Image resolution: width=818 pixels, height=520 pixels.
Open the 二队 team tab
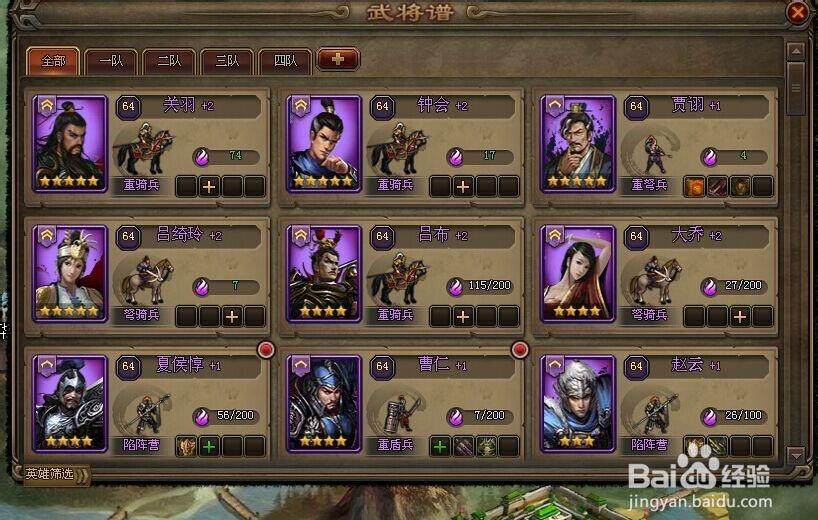point(169,60)
